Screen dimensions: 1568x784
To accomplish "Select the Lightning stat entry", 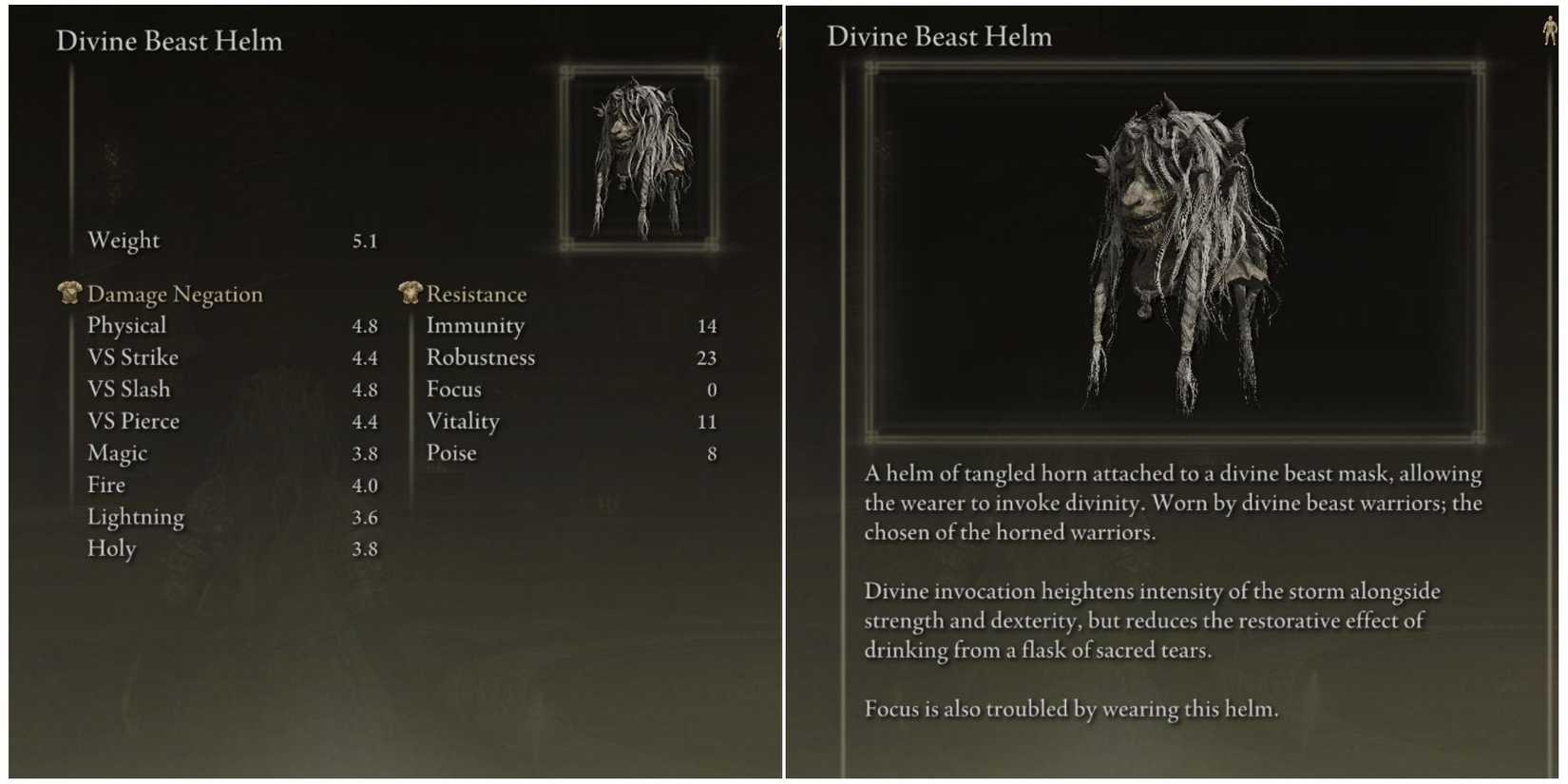I will point(136,516).
